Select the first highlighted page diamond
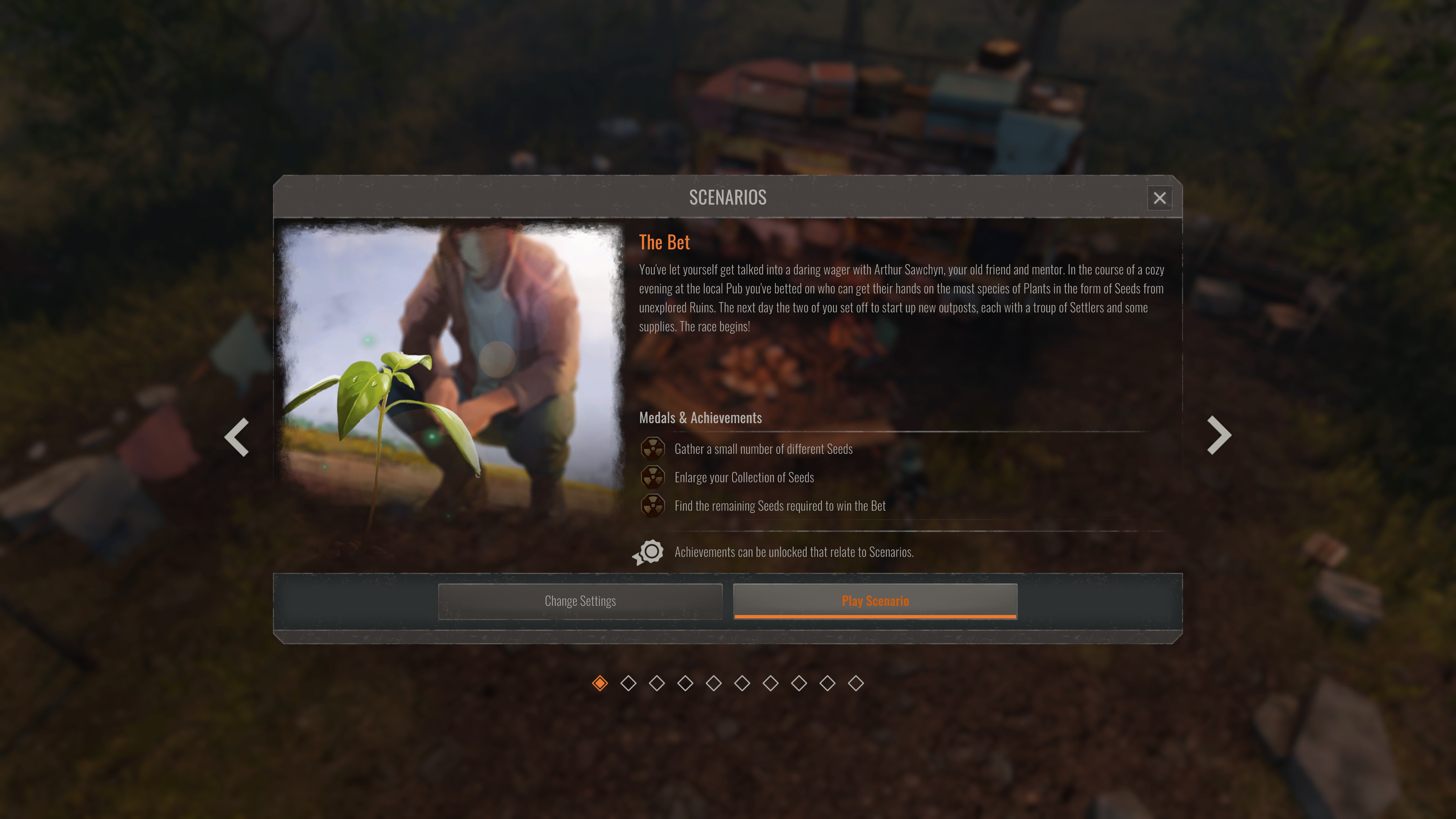Screen dimensions: 1456x819 [600, 683]
